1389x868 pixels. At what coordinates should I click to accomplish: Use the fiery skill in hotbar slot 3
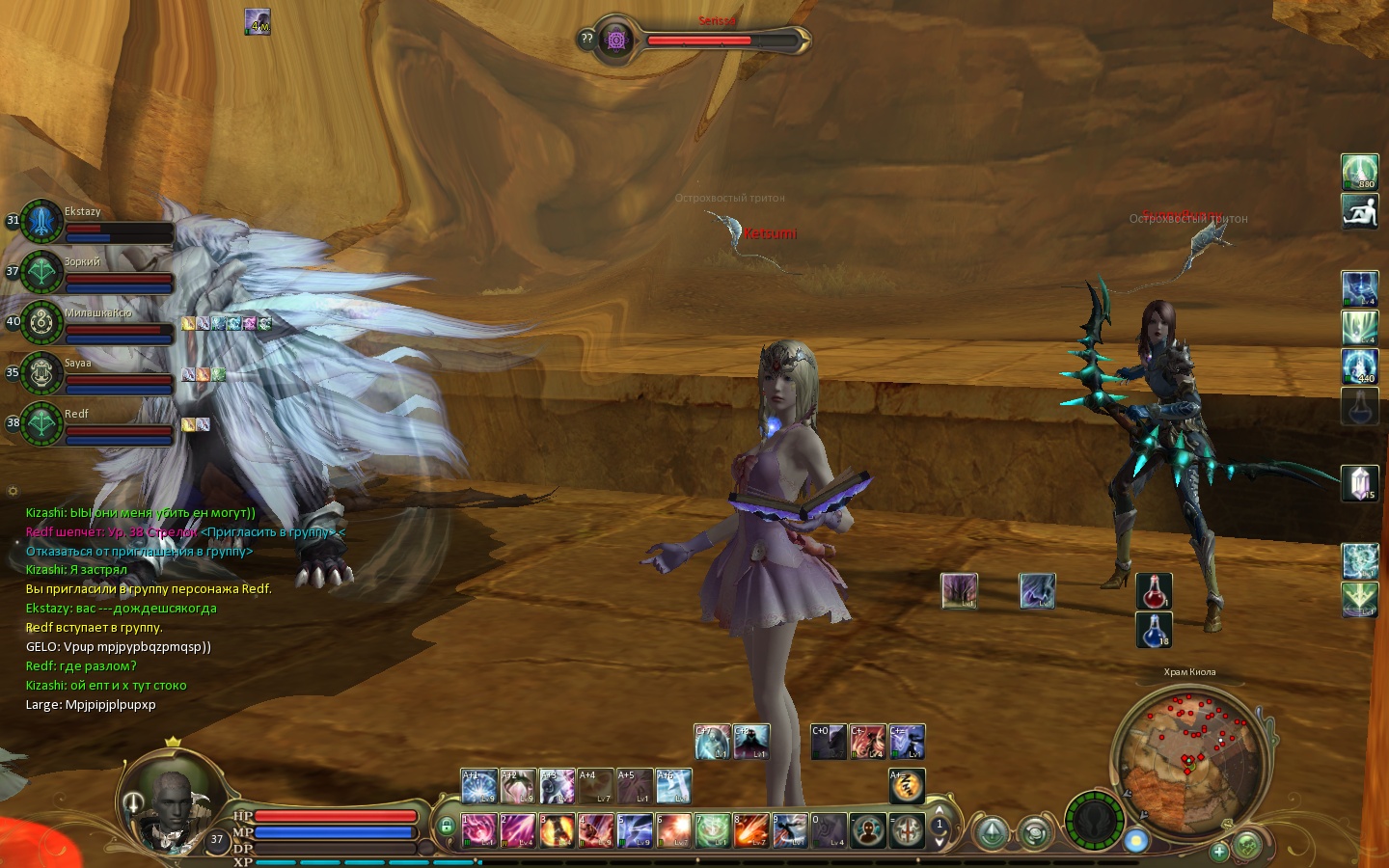coord(557,829)
